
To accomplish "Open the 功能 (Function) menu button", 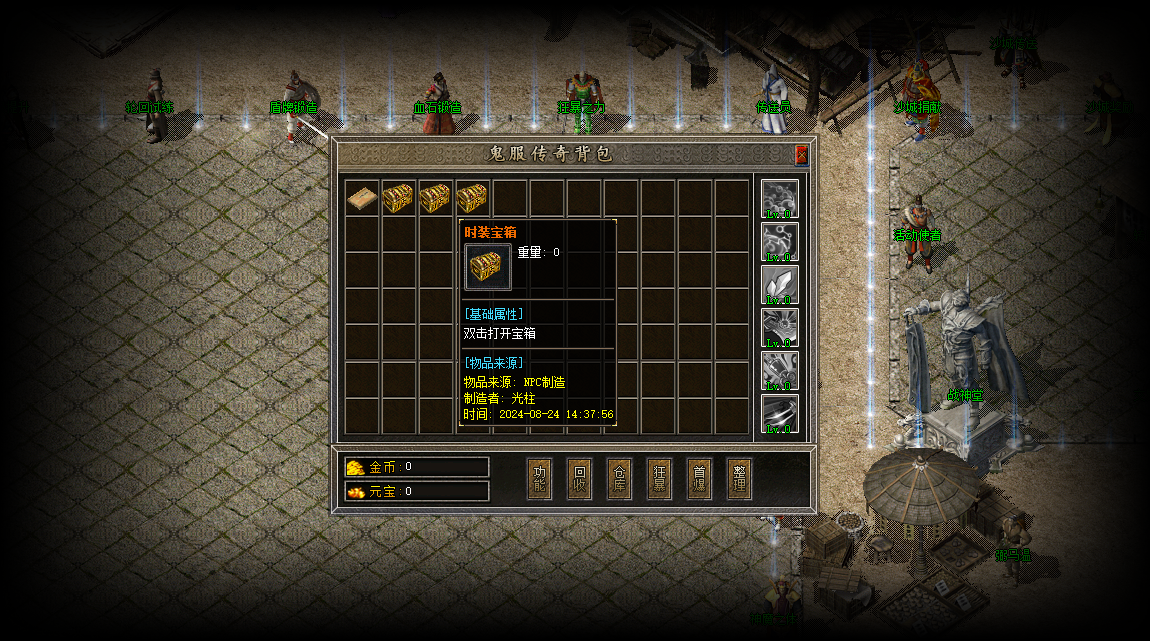I will coord(540,479).
